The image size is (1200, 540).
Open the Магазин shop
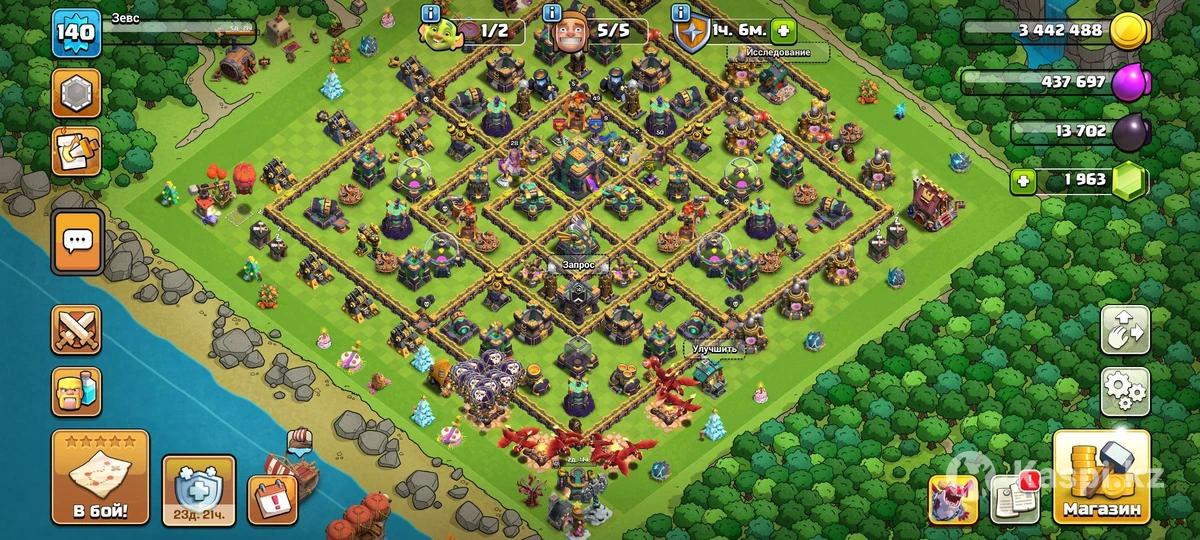tap(1100, 480)
